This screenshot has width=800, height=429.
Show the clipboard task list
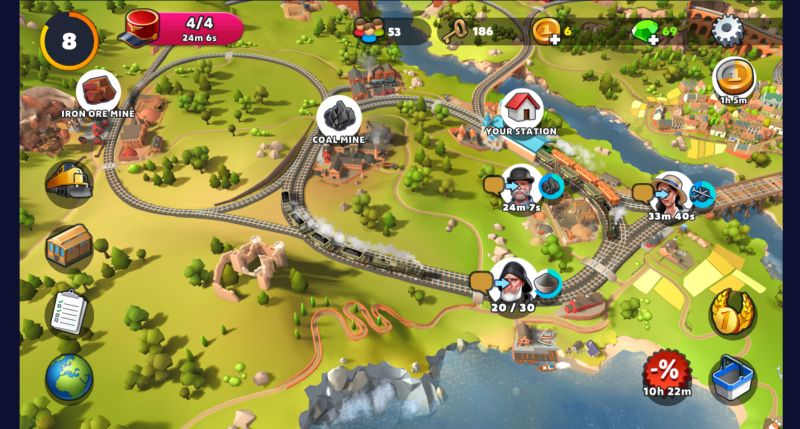pos(68,312)
